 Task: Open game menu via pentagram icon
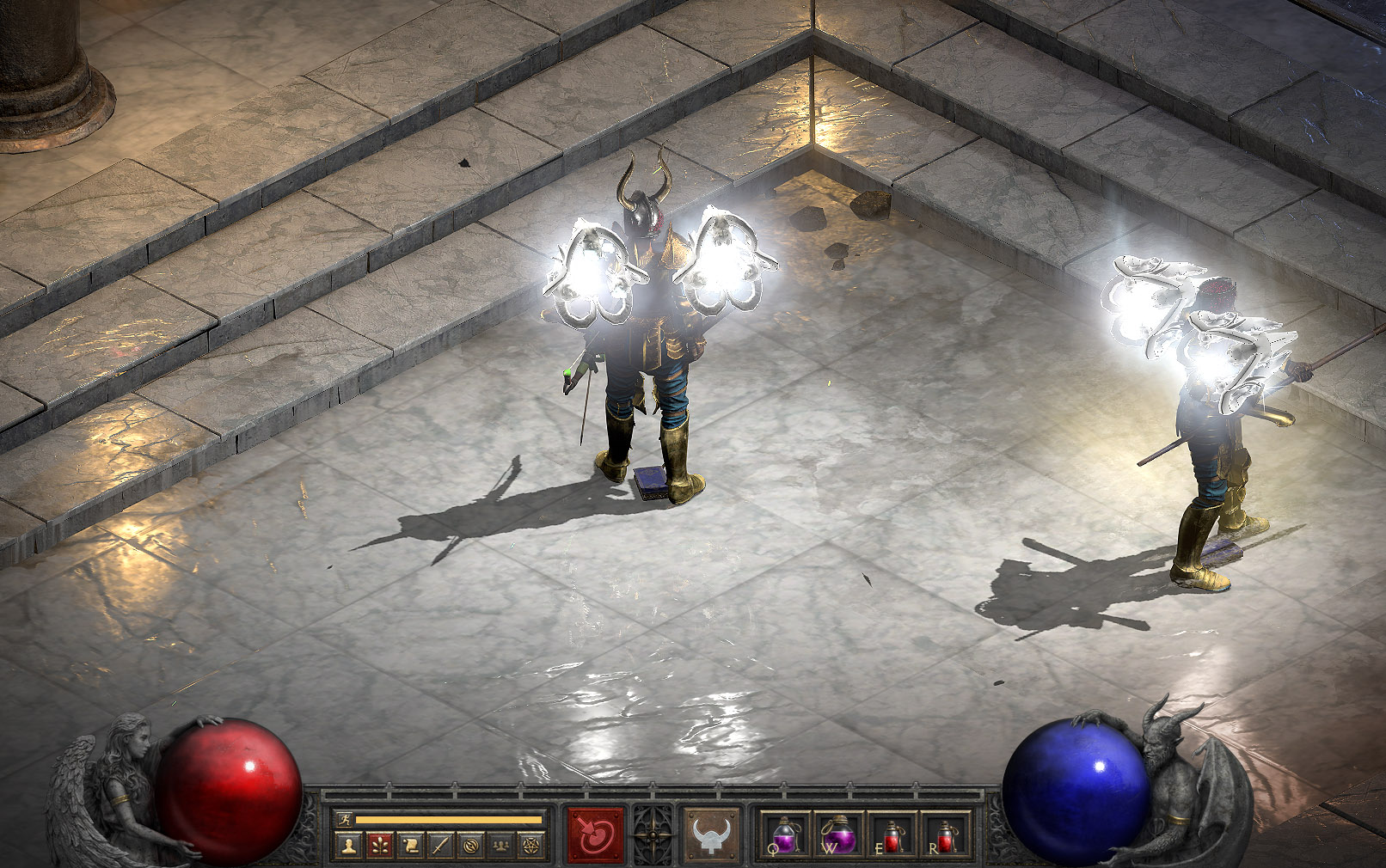[x=530, y=847]
